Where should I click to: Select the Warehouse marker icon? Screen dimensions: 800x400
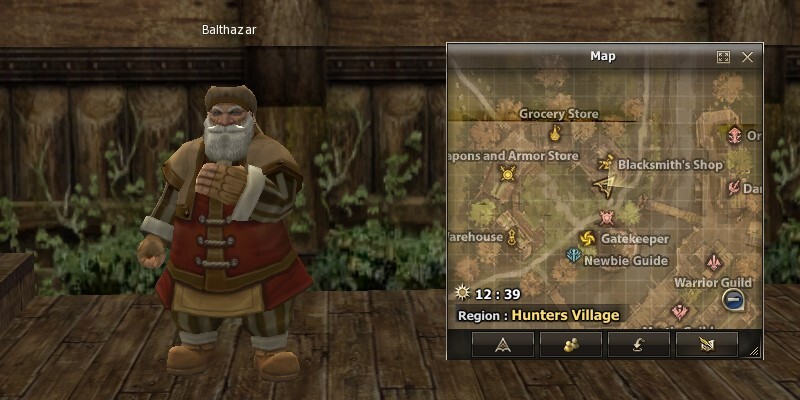point(514,237)
